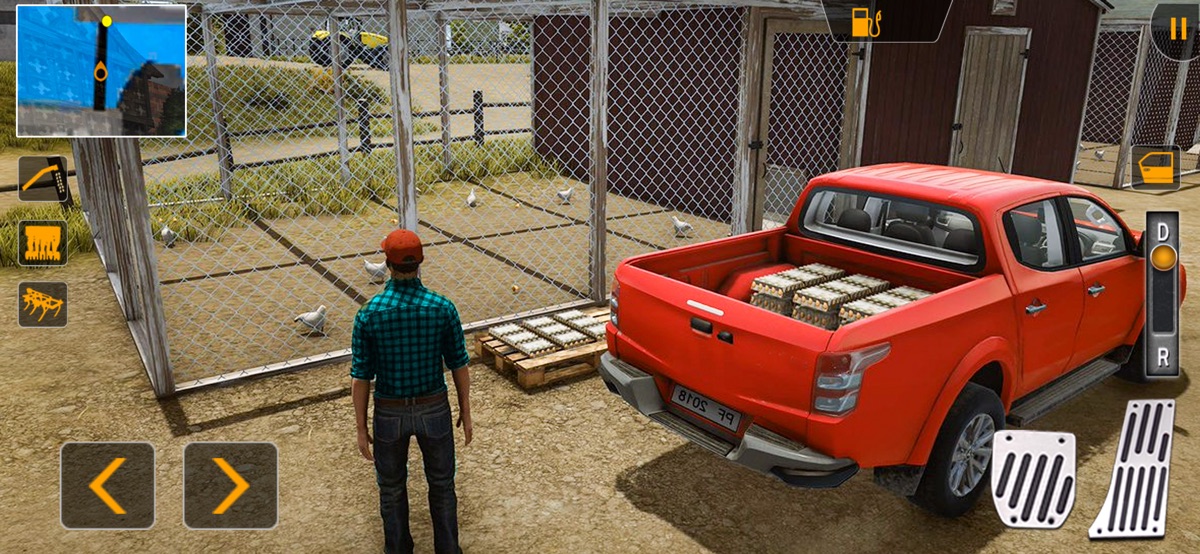
Task: Select the seeder implement icon
Action: tap(43, 243)
